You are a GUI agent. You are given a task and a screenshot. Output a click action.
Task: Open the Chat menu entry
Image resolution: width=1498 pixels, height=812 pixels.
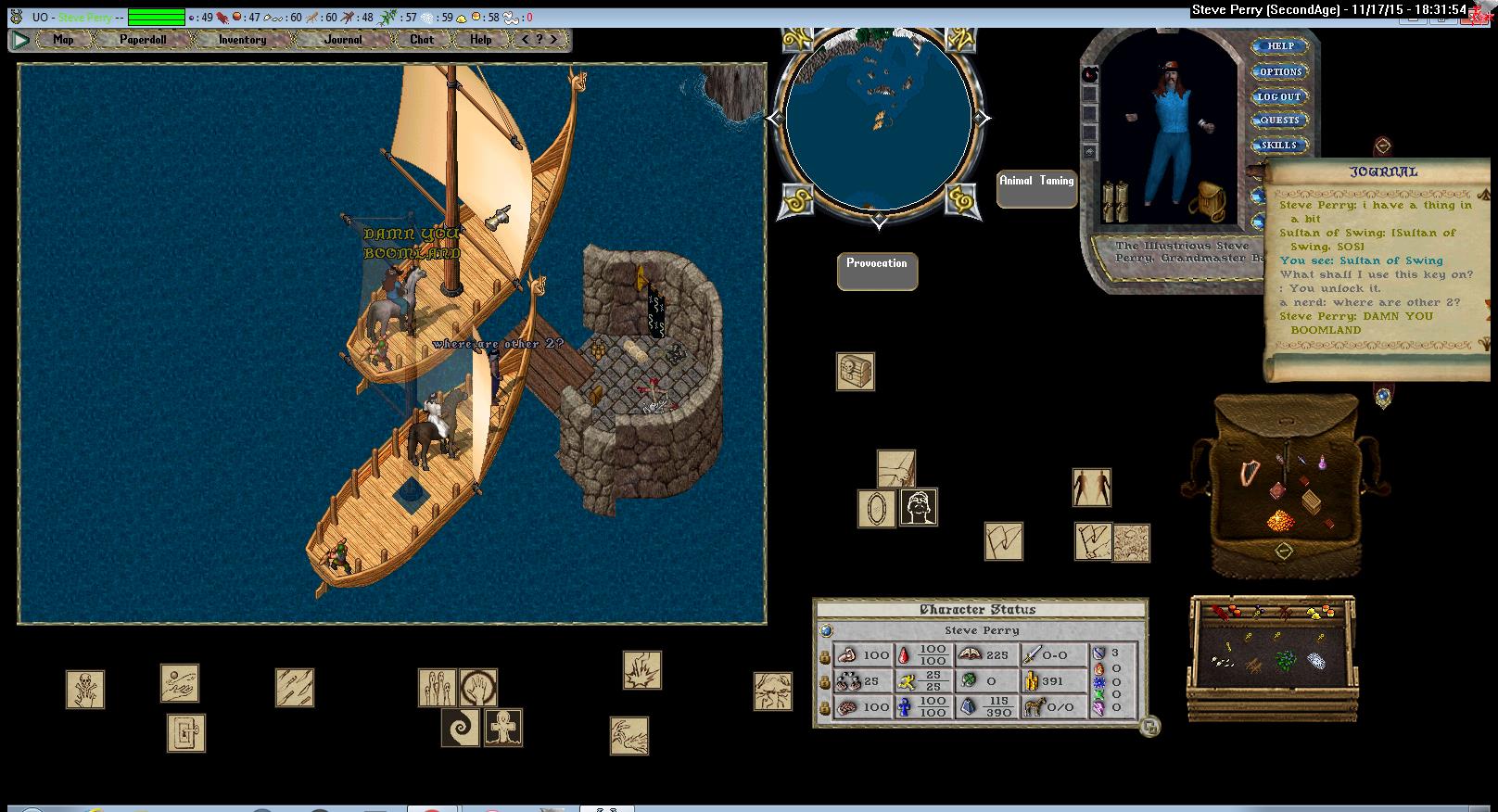point(422,40)
